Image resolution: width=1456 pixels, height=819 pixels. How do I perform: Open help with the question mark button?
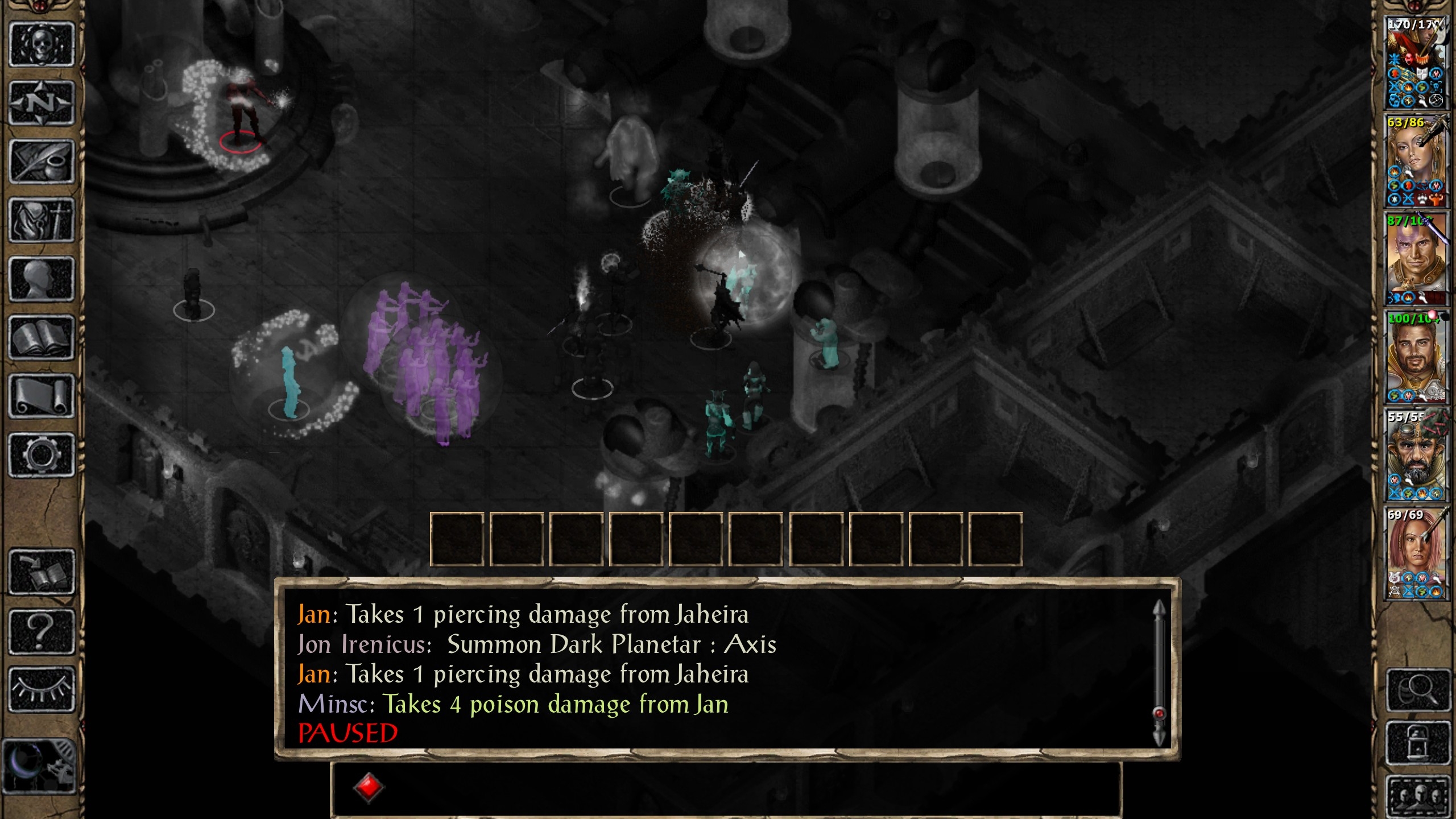point(42,631)
